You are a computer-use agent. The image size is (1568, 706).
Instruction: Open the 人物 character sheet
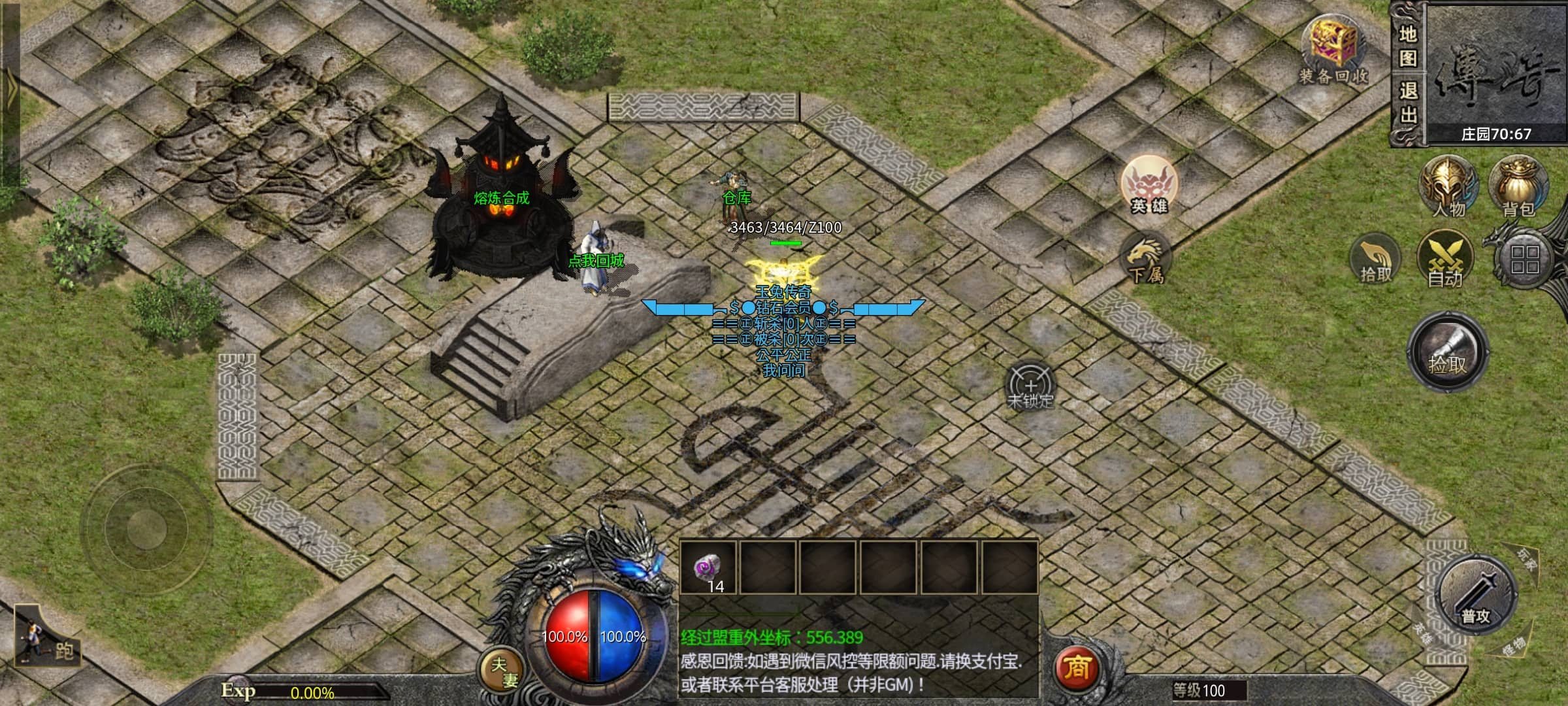click(1448, 186)
